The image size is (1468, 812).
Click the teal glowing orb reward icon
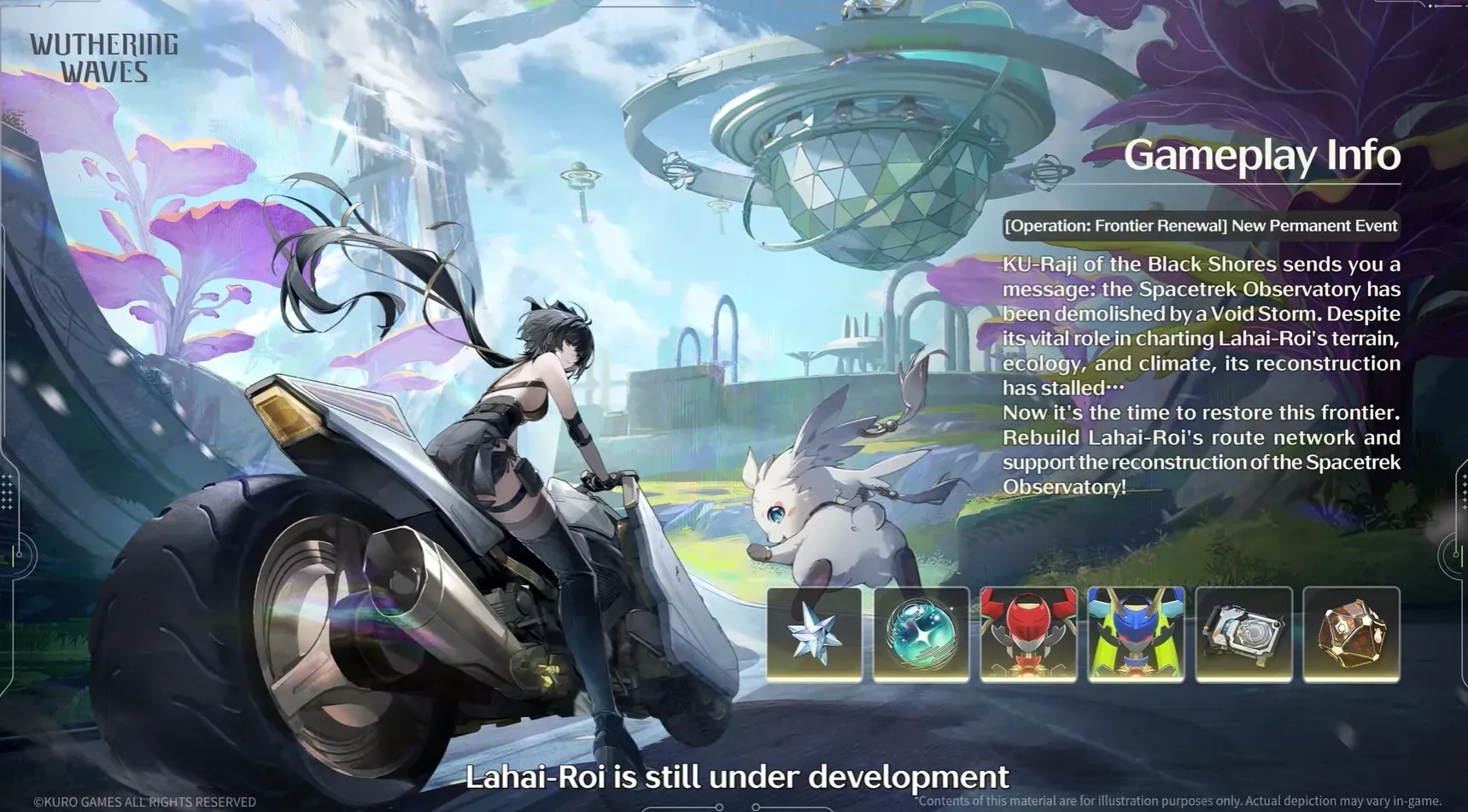(x=921, y=634)
